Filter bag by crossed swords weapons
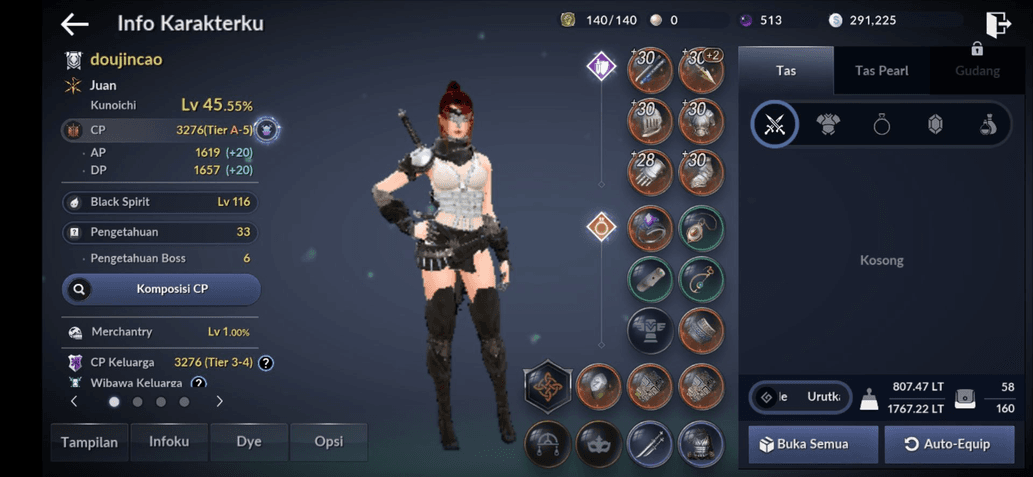1033x477 pixels. [775, 124]
